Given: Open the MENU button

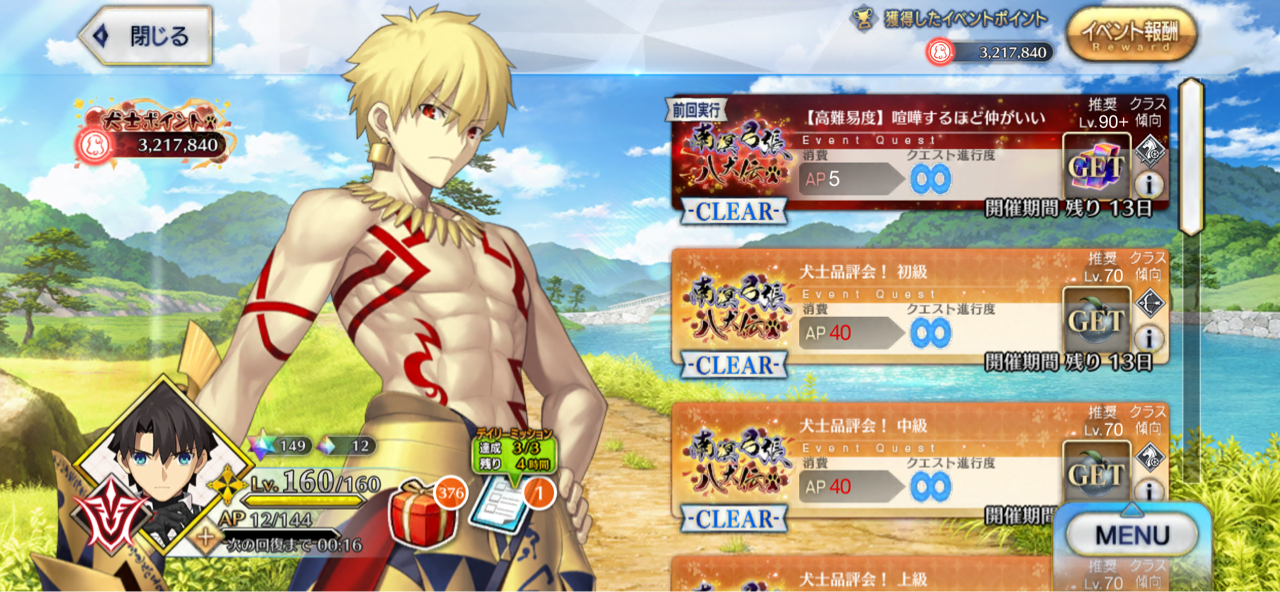Looking at the screenshot, I should 1132,535.
